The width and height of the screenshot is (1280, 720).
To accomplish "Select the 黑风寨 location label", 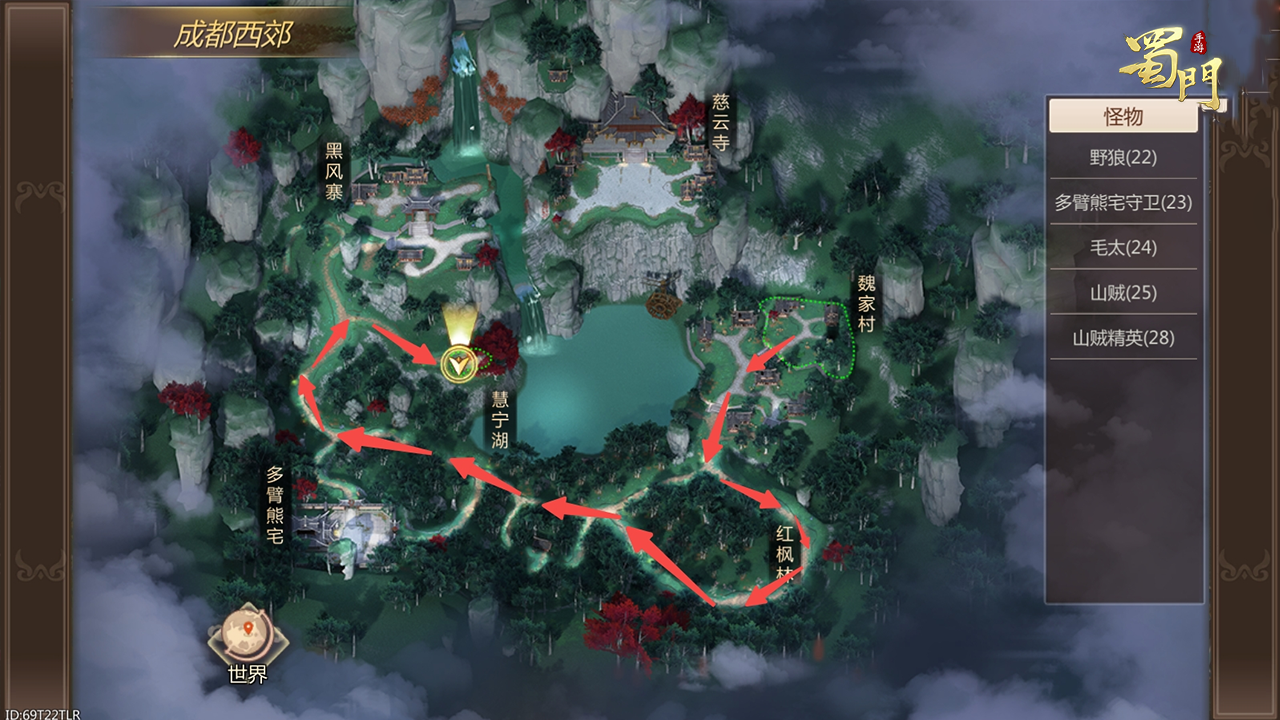I will coord(333,171).
